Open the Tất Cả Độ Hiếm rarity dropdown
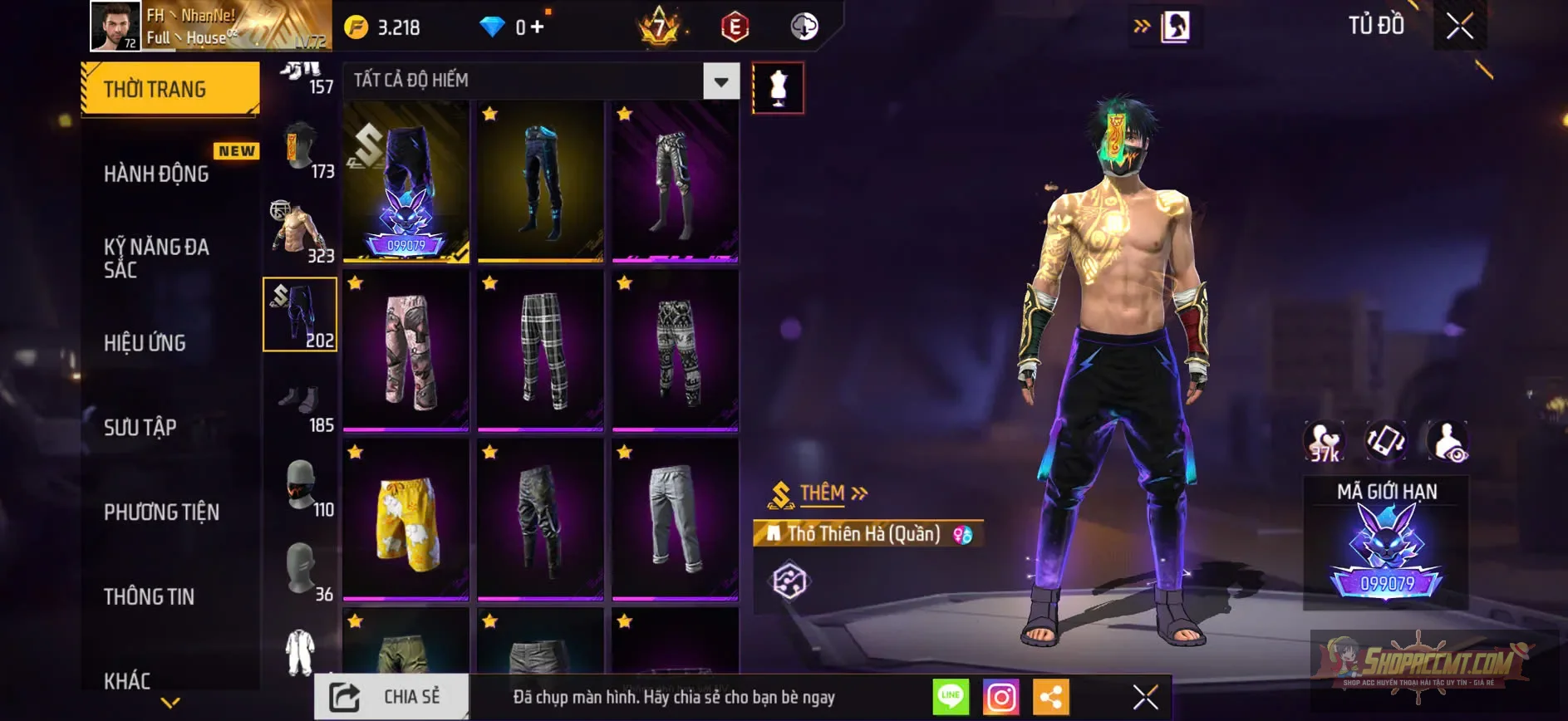This screenshot has width=1568, height=721. [720, 81]
